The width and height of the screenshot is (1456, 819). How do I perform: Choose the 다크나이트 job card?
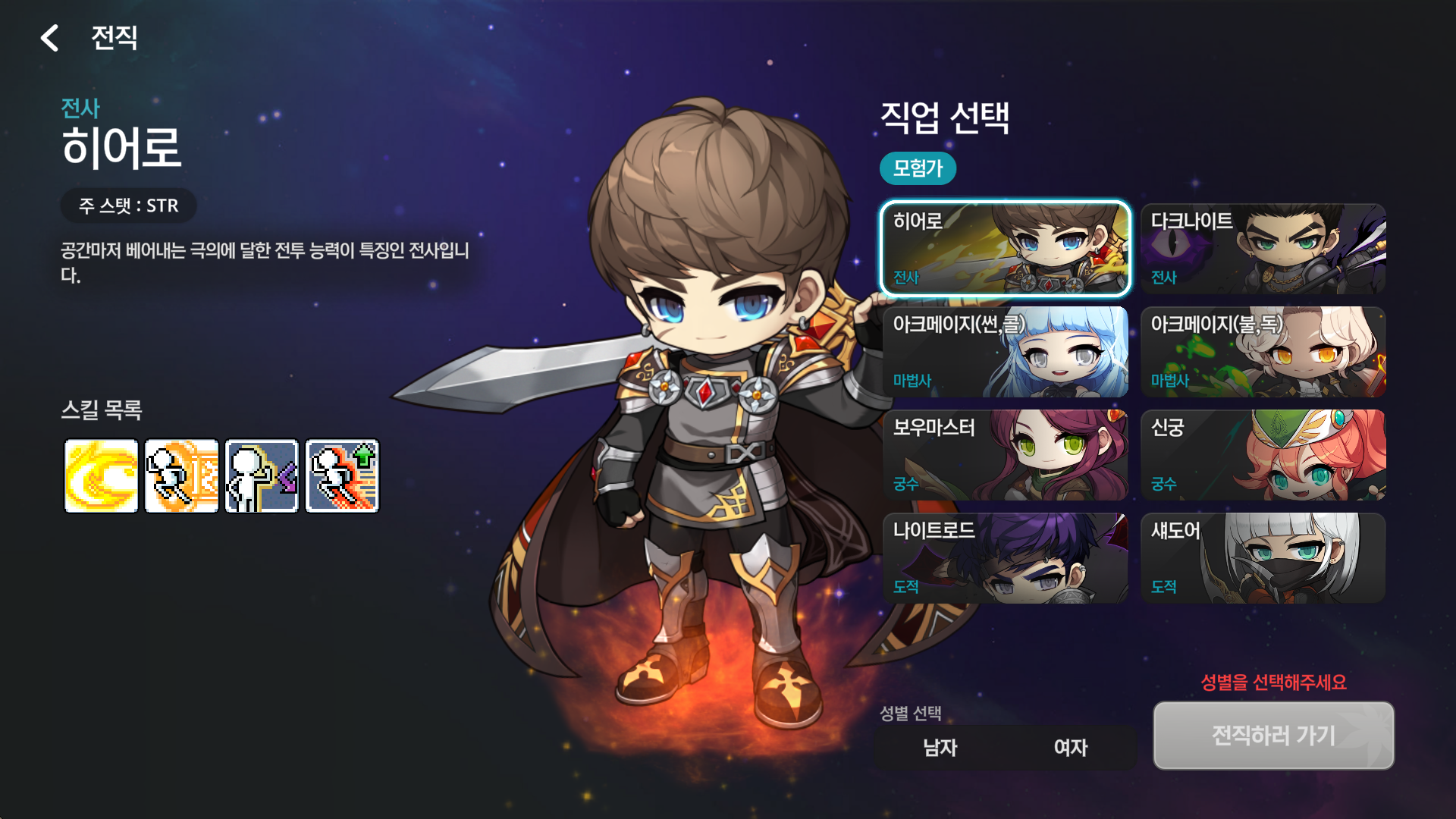point(1263,248)
